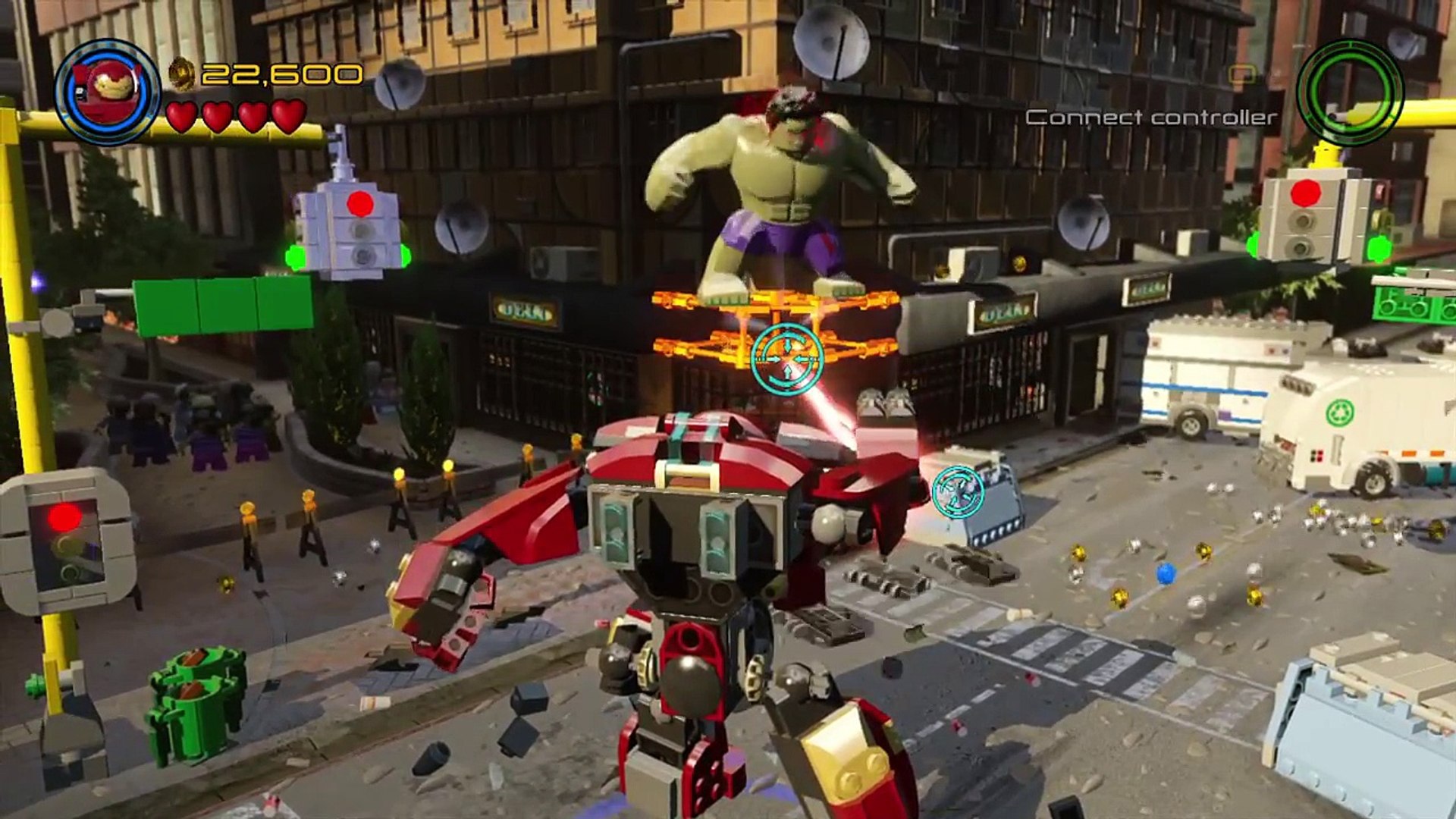Select the Iron Man character portrait
The width and height of the screenshot is (1456, 819).
(x=108, y=92)
